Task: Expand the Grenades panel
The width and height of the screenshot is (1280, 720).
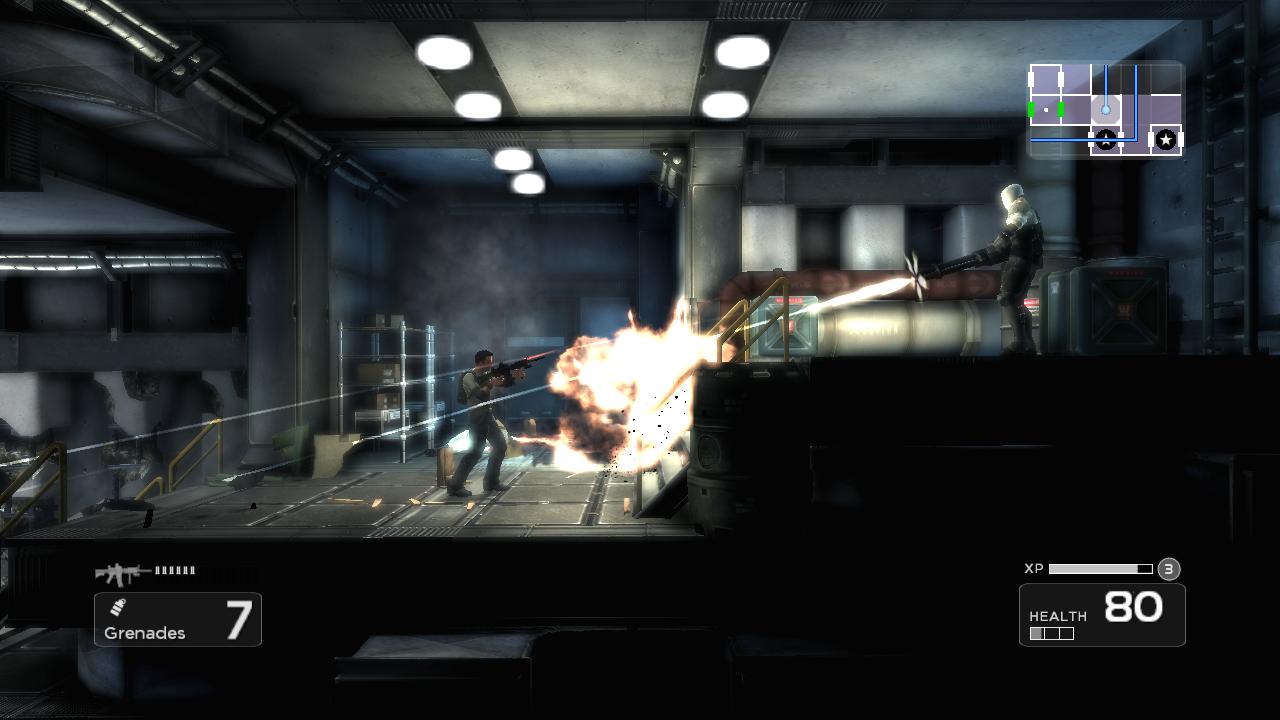Action: (x=178, y=619)
